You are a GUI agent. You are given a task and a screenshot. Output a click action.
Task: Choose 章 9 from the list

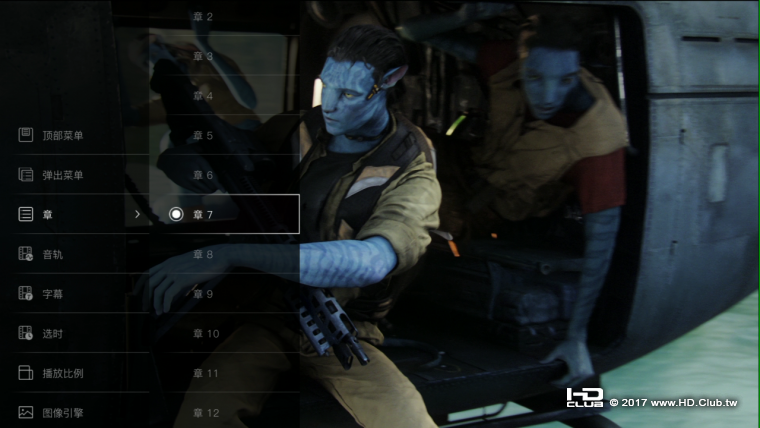coord(203,294)
